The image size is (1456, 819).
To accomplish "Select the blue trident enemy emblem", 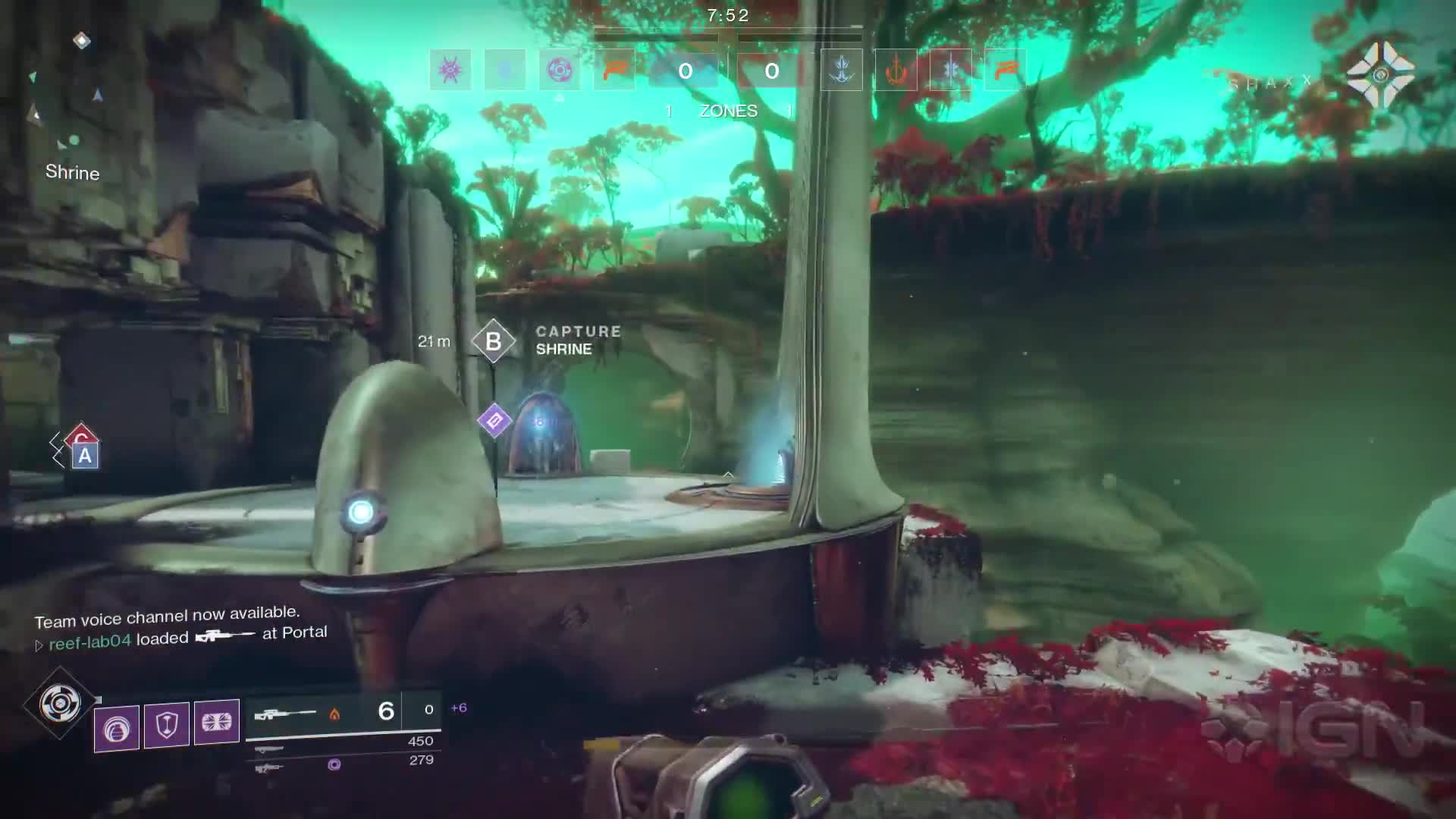I will pos(841,71).
